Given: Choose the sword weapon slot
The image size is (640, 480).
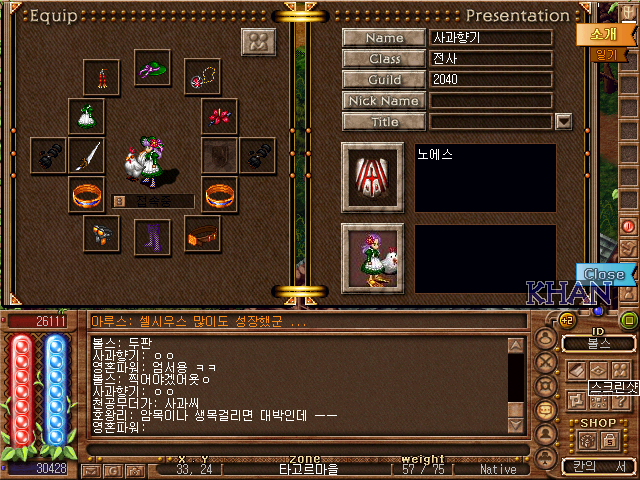Looking at the screenshot, I should click(x=85, y=155).
